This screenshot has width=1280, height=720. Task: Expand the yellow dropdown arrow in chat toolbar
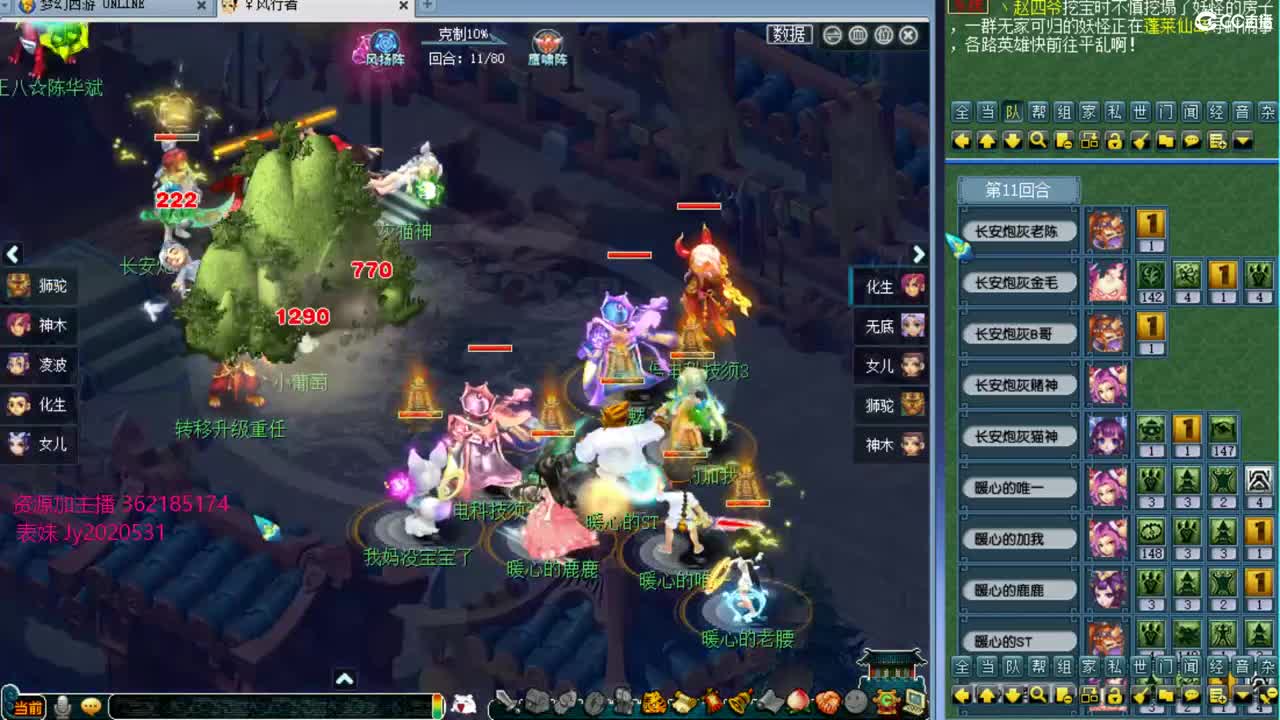click(x=1244, y=142)
